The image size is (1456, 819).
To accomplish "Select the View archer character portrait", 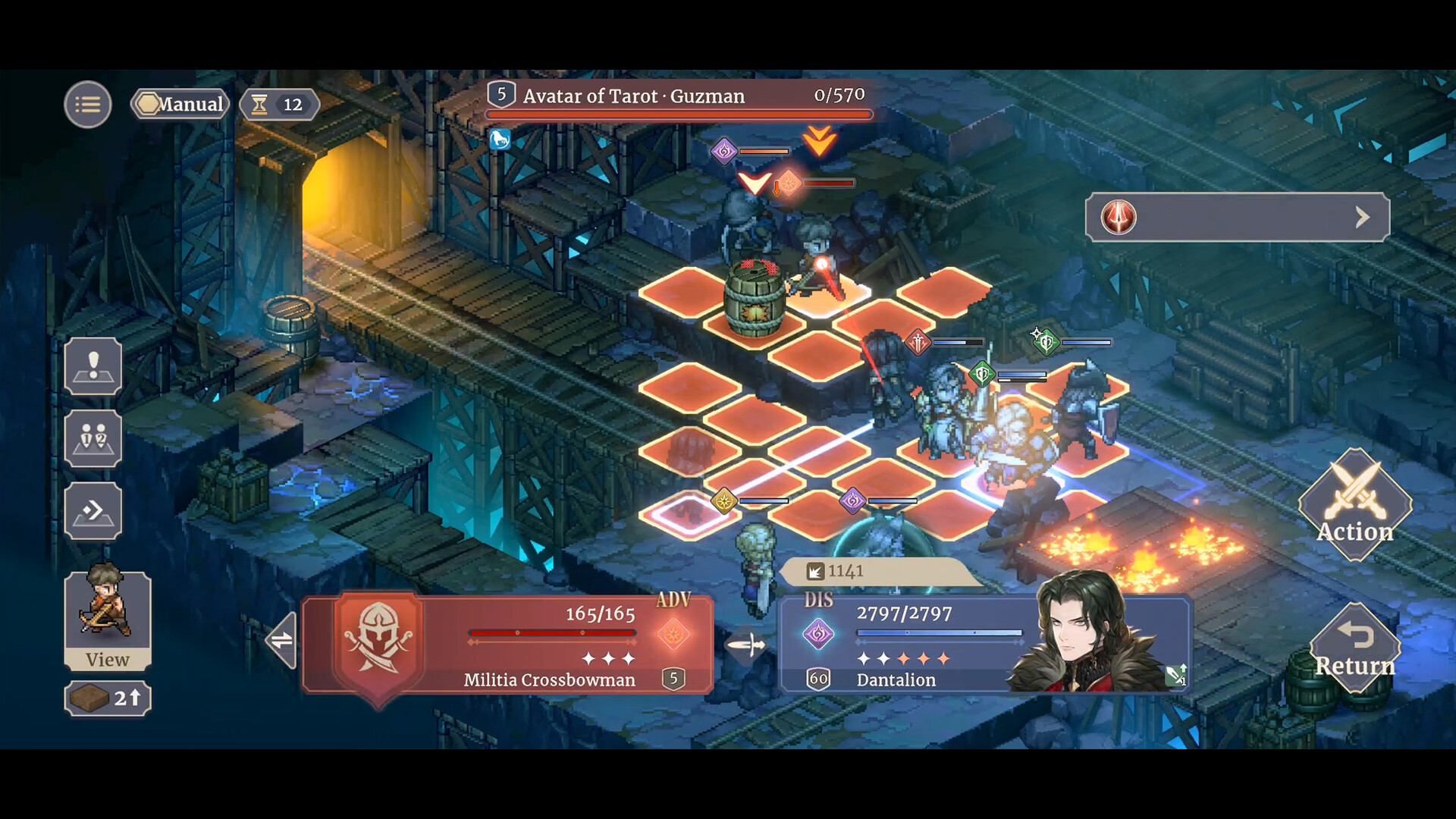I will tap(107, 614).
